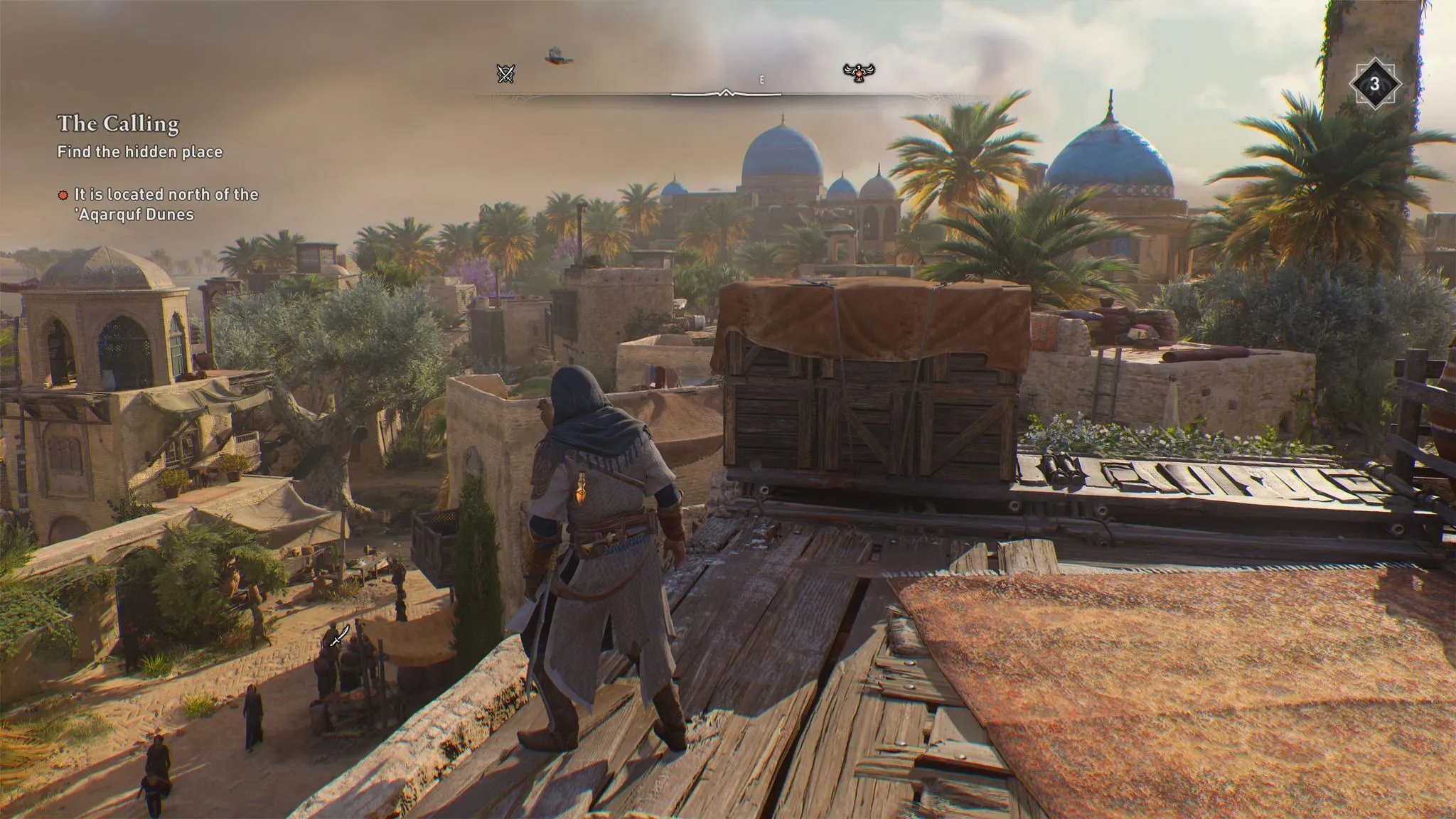Click the E direction letter on the compass
The height and width of the screenshot is (819, 1456).
coord(763,80)
